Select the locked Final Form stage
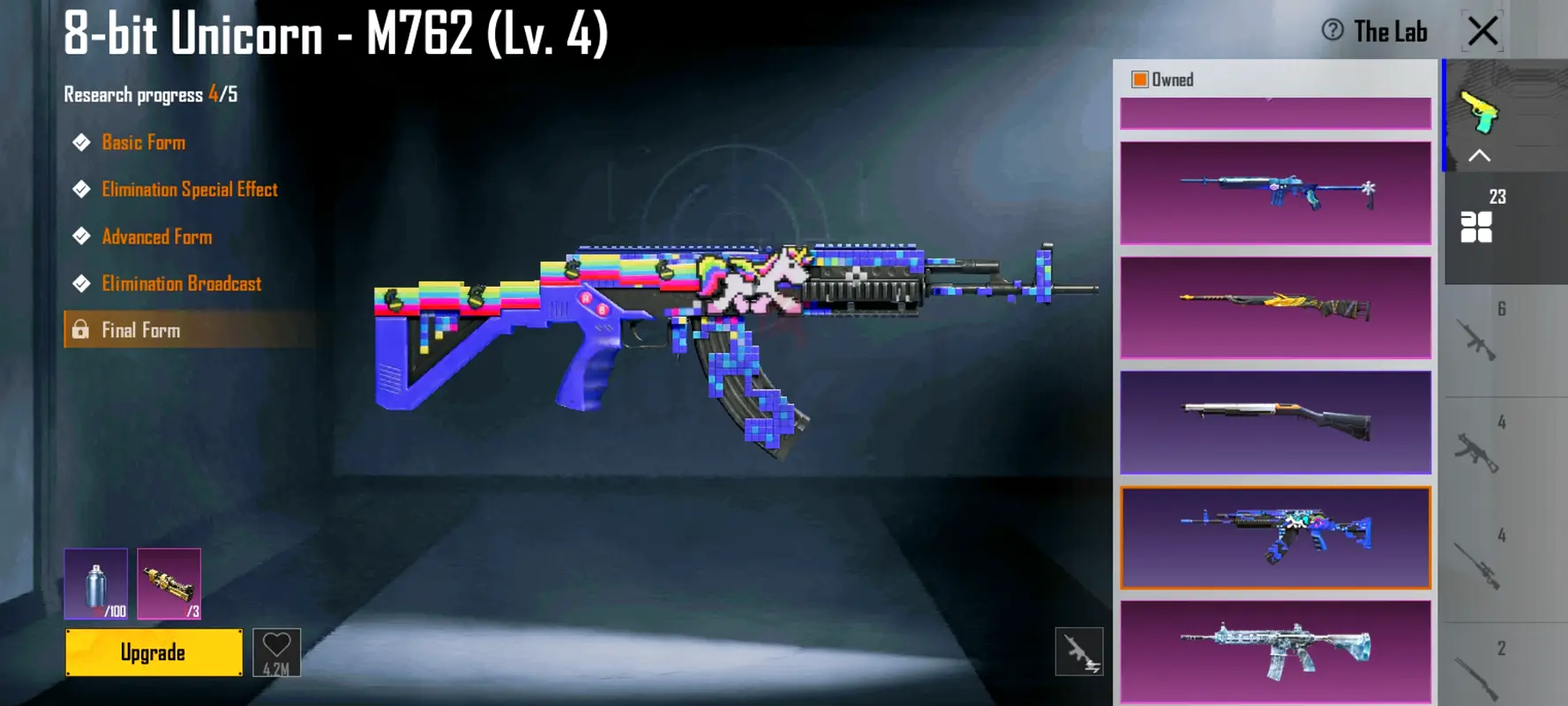 pyautogui.click(x=141, y=330)
